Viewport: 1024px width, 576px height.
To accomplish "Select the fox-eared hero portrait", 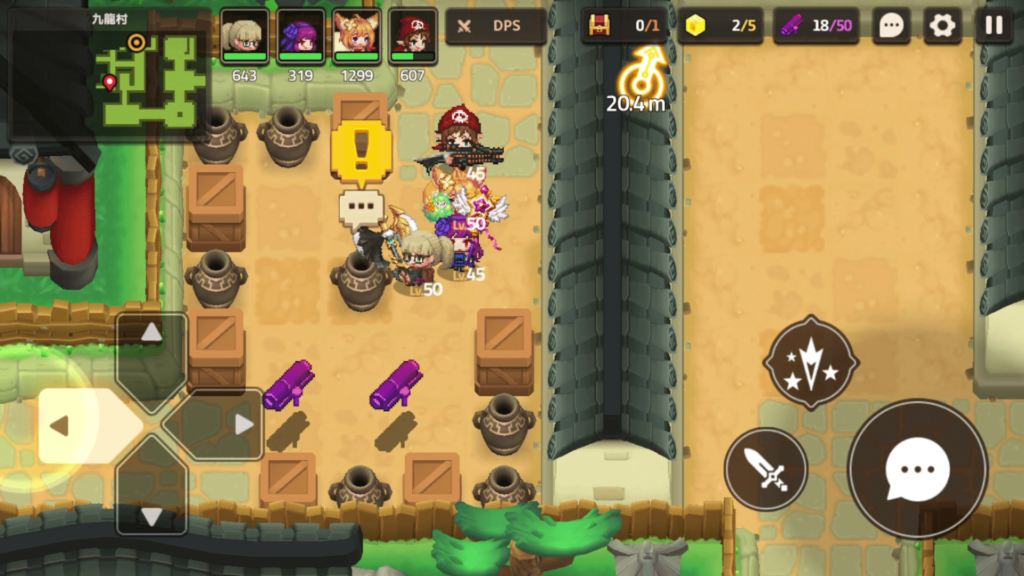I will coord(356,37).
